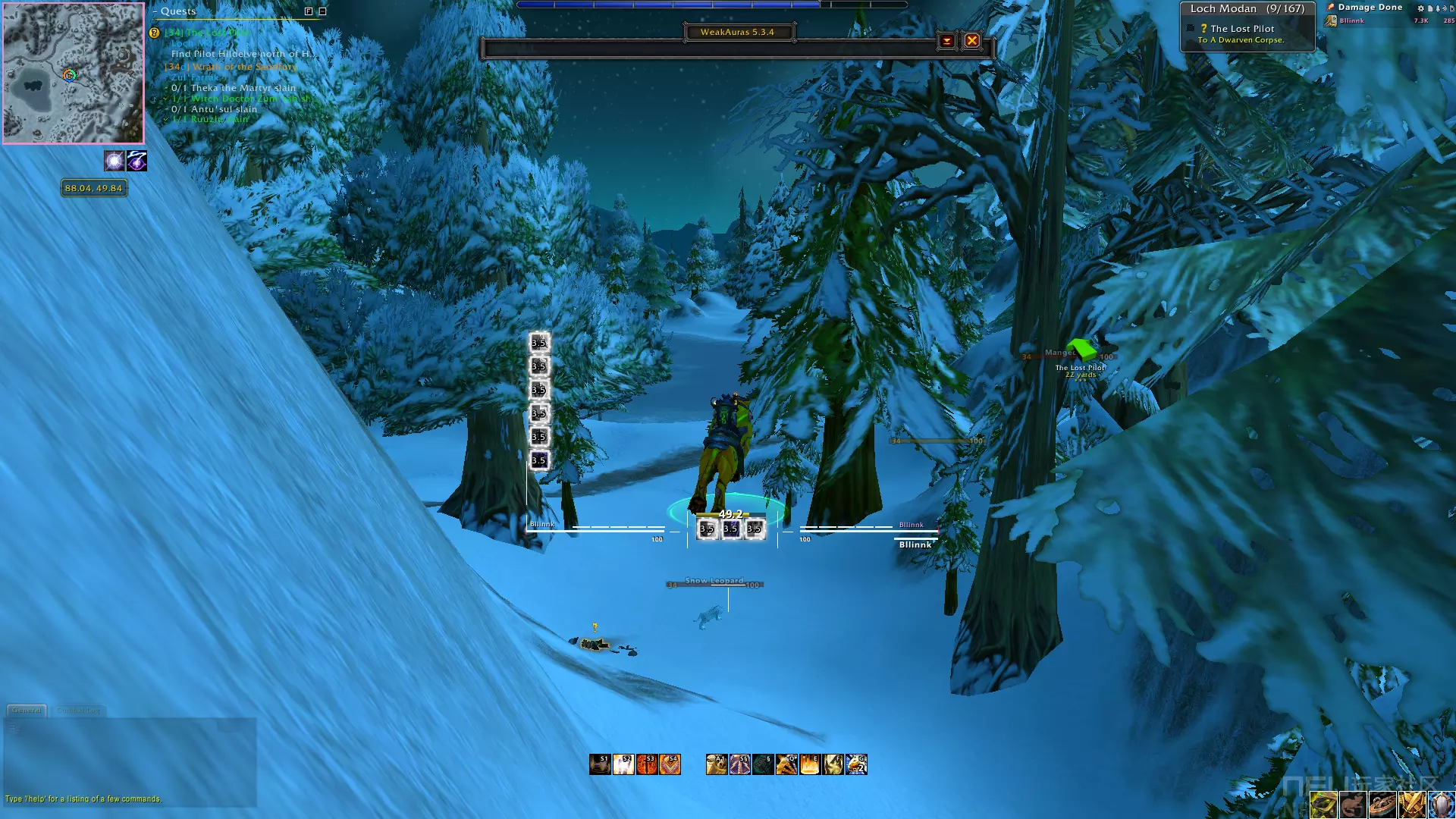Trigger the hammer ability bound to Q
Viewport: 1456px width, 819px height.
(786, 764)
